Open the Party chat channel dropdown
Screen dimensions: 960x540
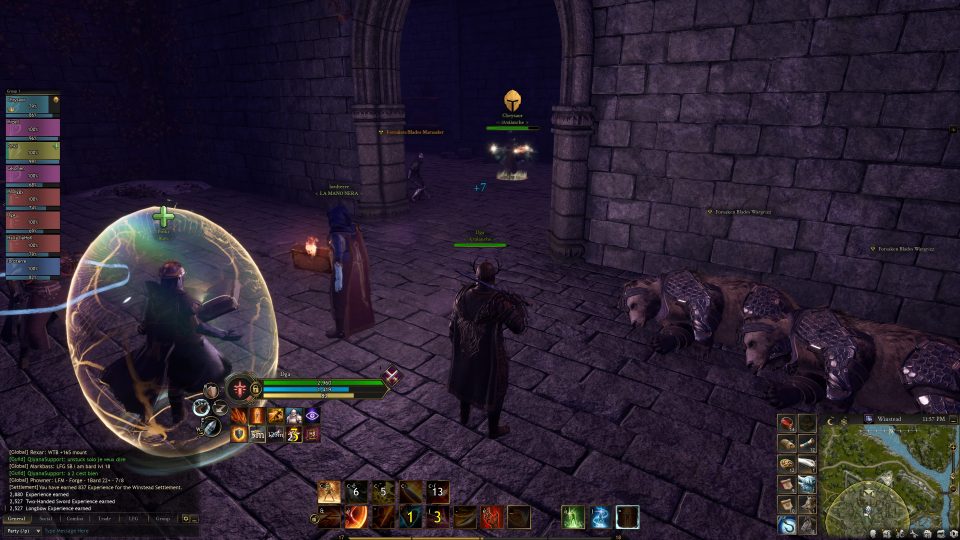pyautogui.click(x=21, y=531)
